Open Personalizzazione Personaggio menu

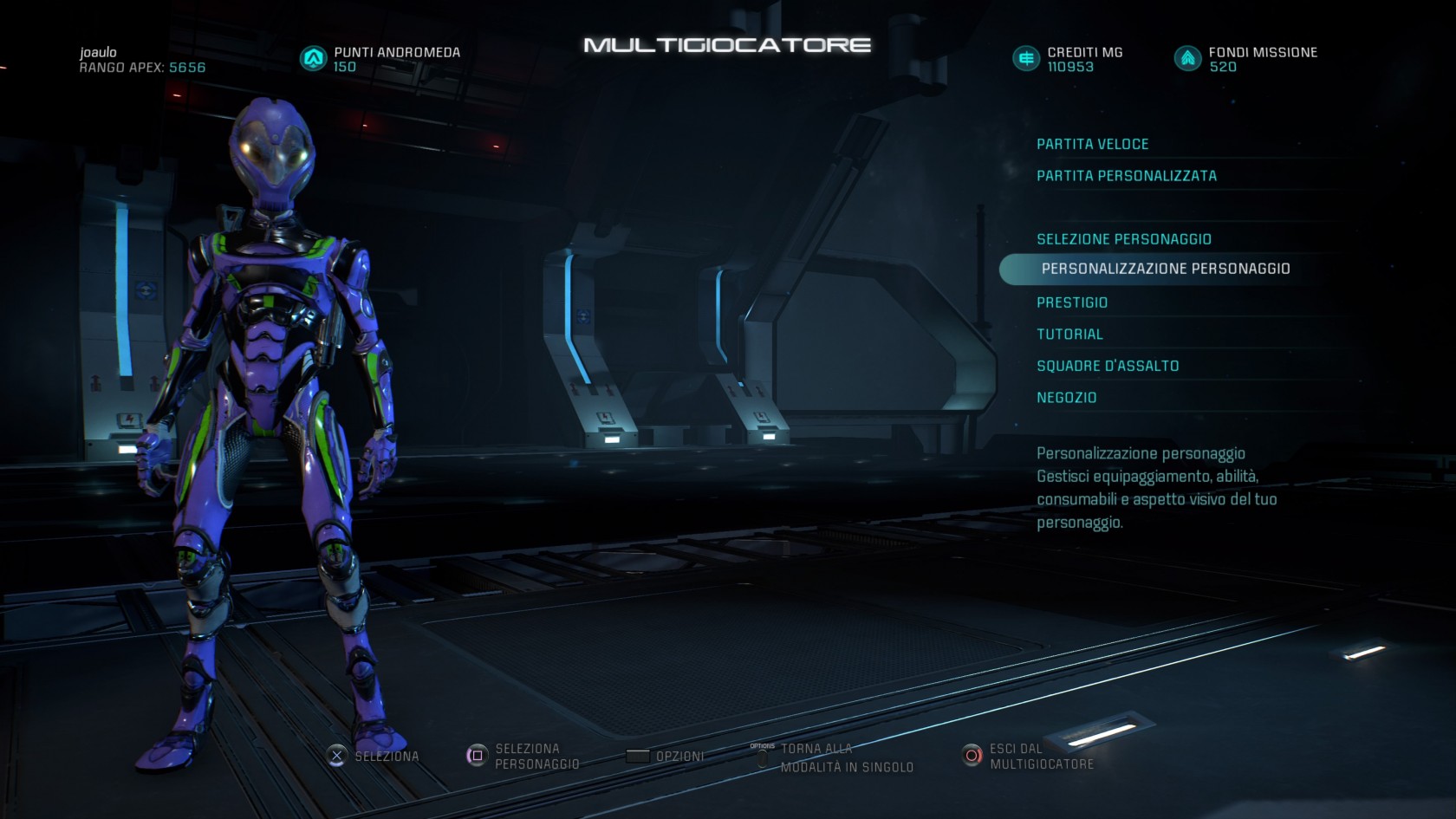click(1165, 269)
